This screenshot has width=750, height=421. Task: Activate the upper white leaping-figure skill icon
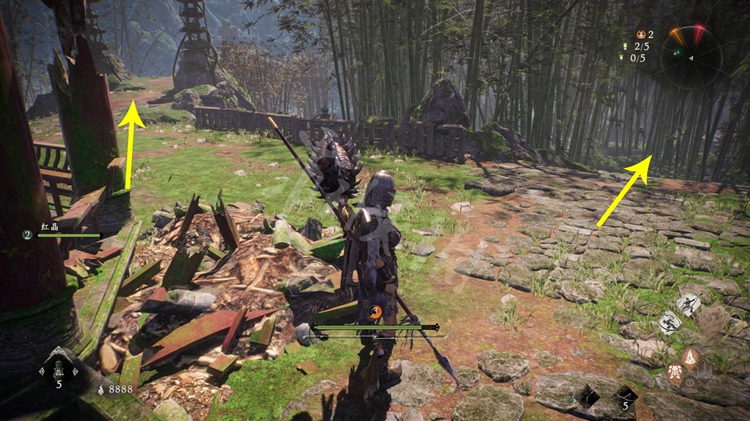(687, 304)
